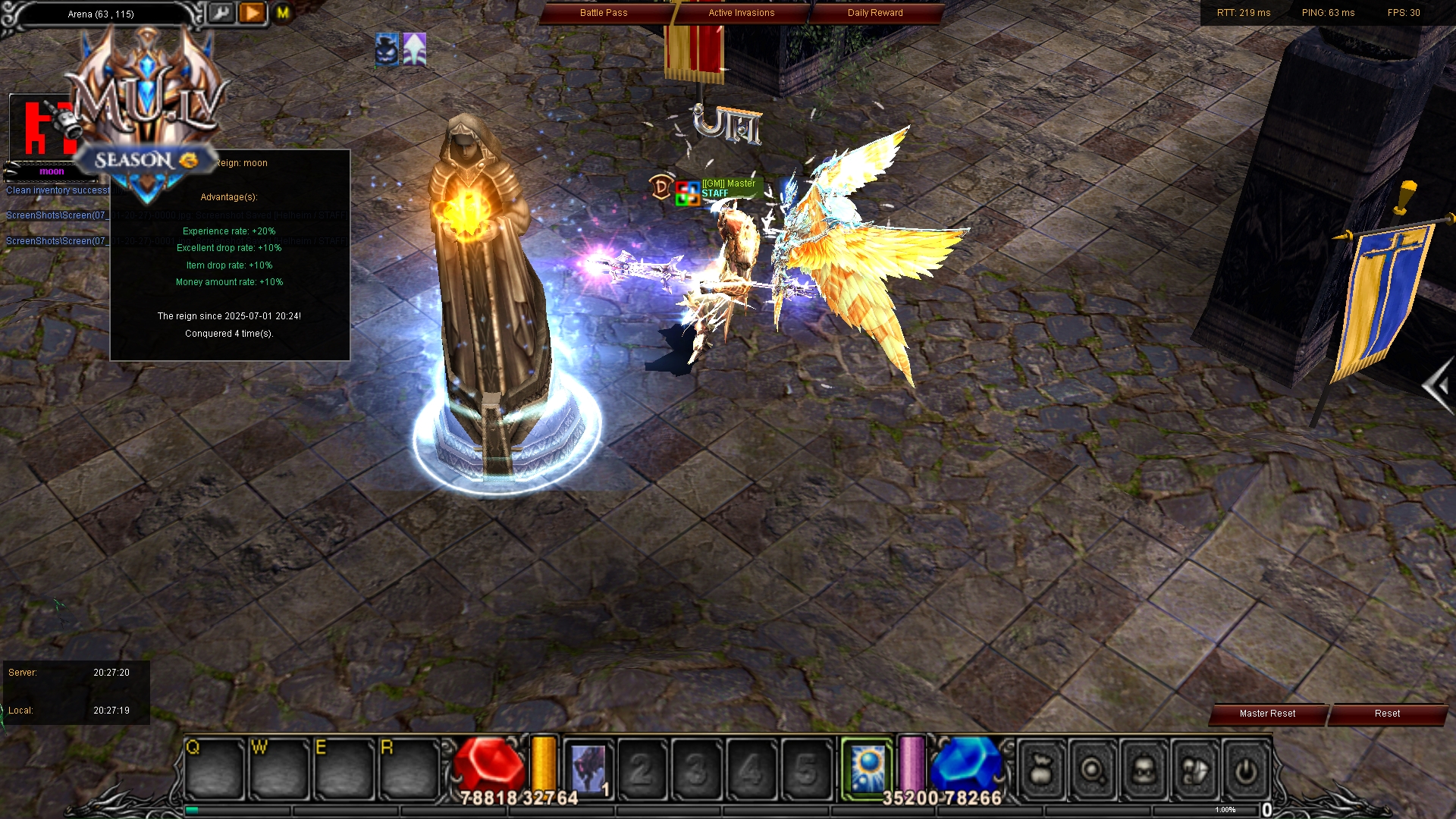Open the Battle Pass tab
The height and width of the screenshot is (819, 1456).
pyautogui.click(x=604, y=12)
